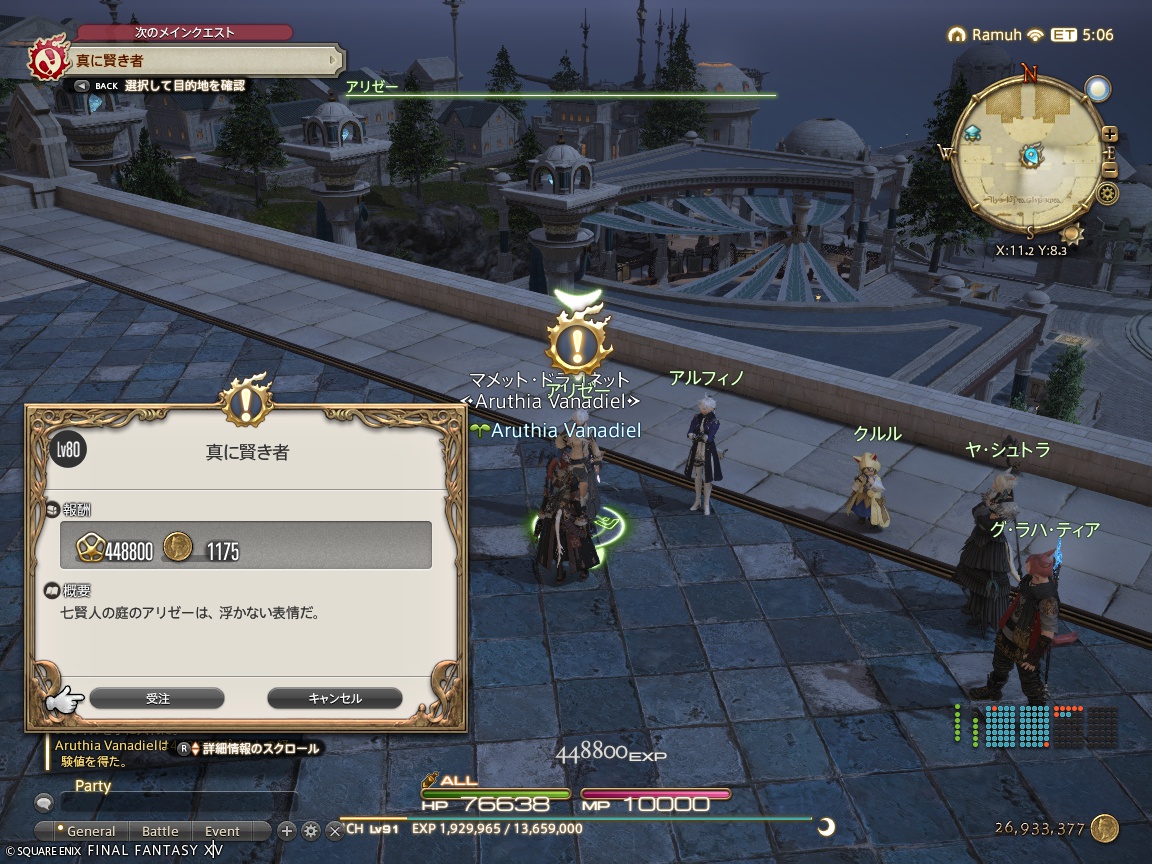Decline the quest with キャンセル

point(335,698)
